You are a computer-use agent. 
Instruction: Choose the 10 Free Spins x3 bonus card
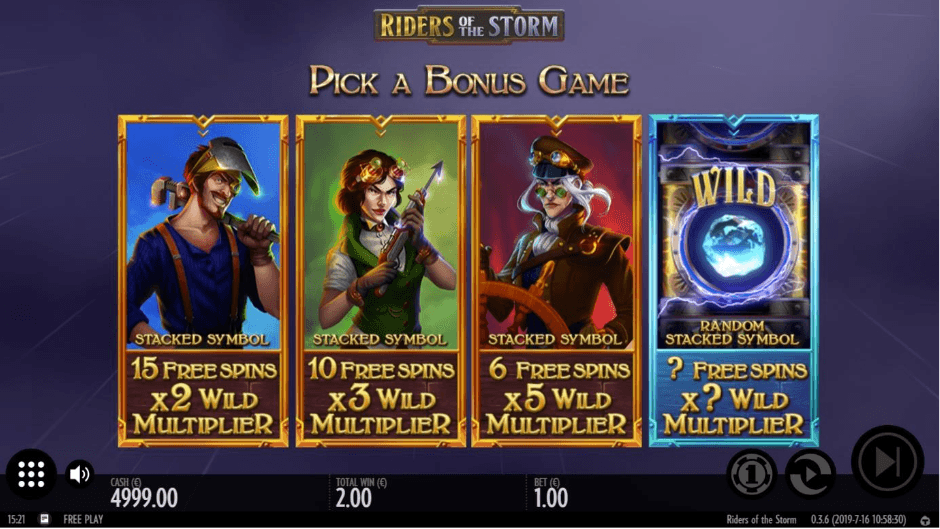click(x=381, y=280)
